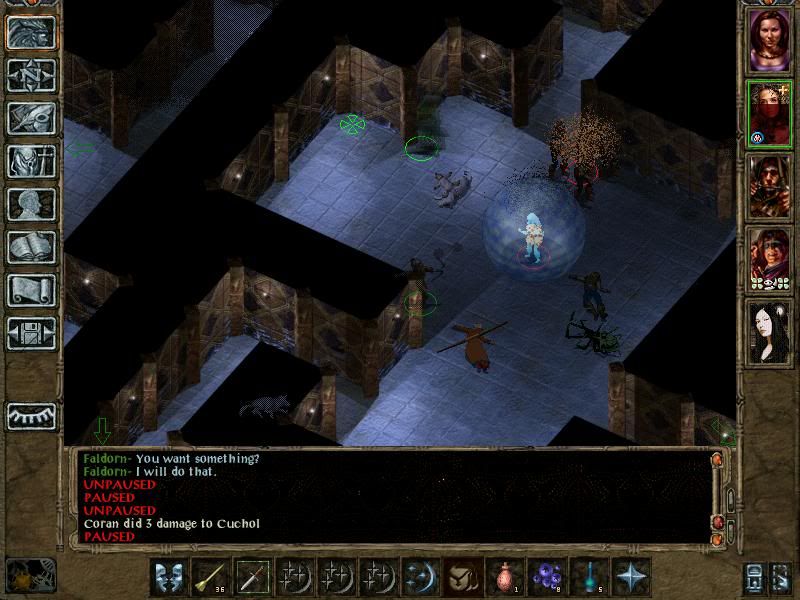800x600 pixels.
Task: Open the area map screen
Action: (x=30, y=75)
